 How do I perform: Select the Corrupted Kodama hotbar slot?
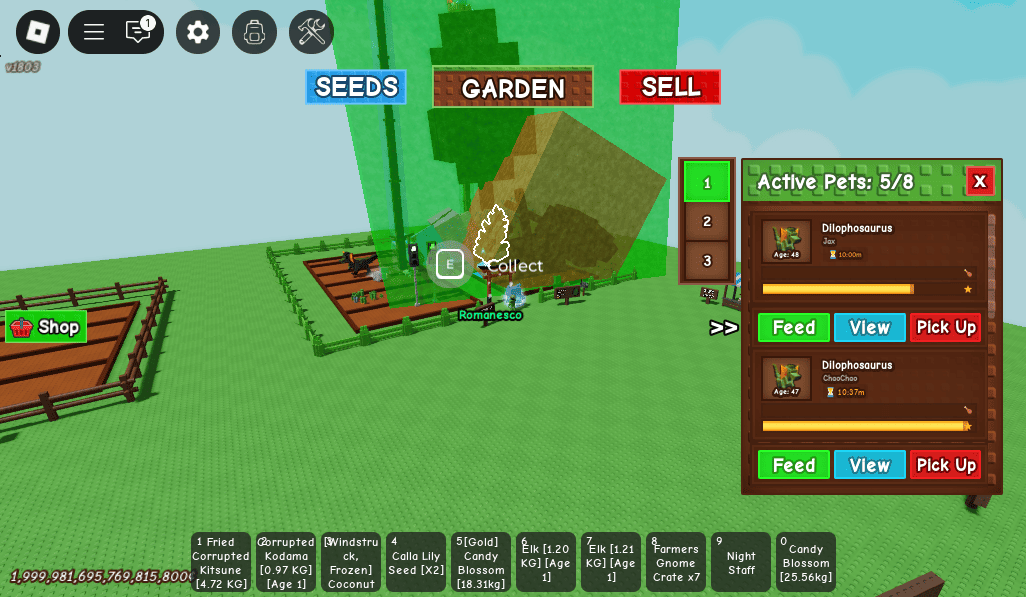point(286,562)
